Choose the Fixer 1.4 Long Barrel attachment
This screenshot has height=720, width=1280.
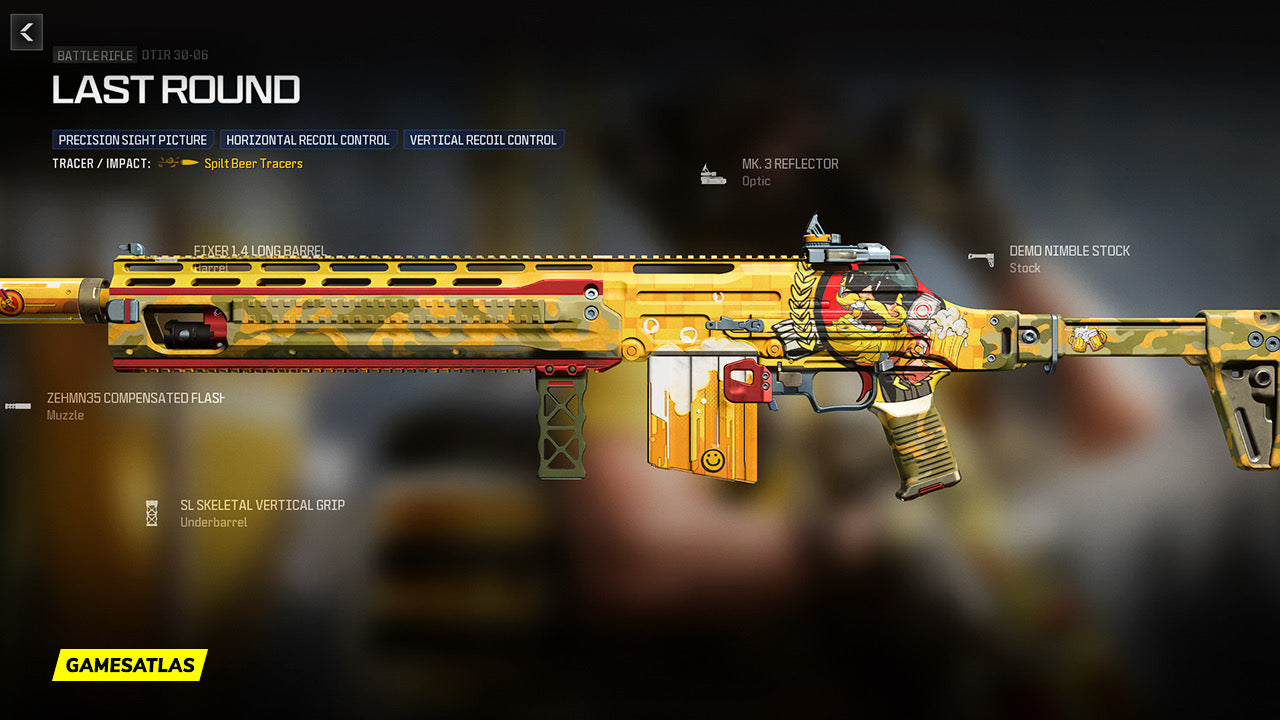click(x=259, y=251)
